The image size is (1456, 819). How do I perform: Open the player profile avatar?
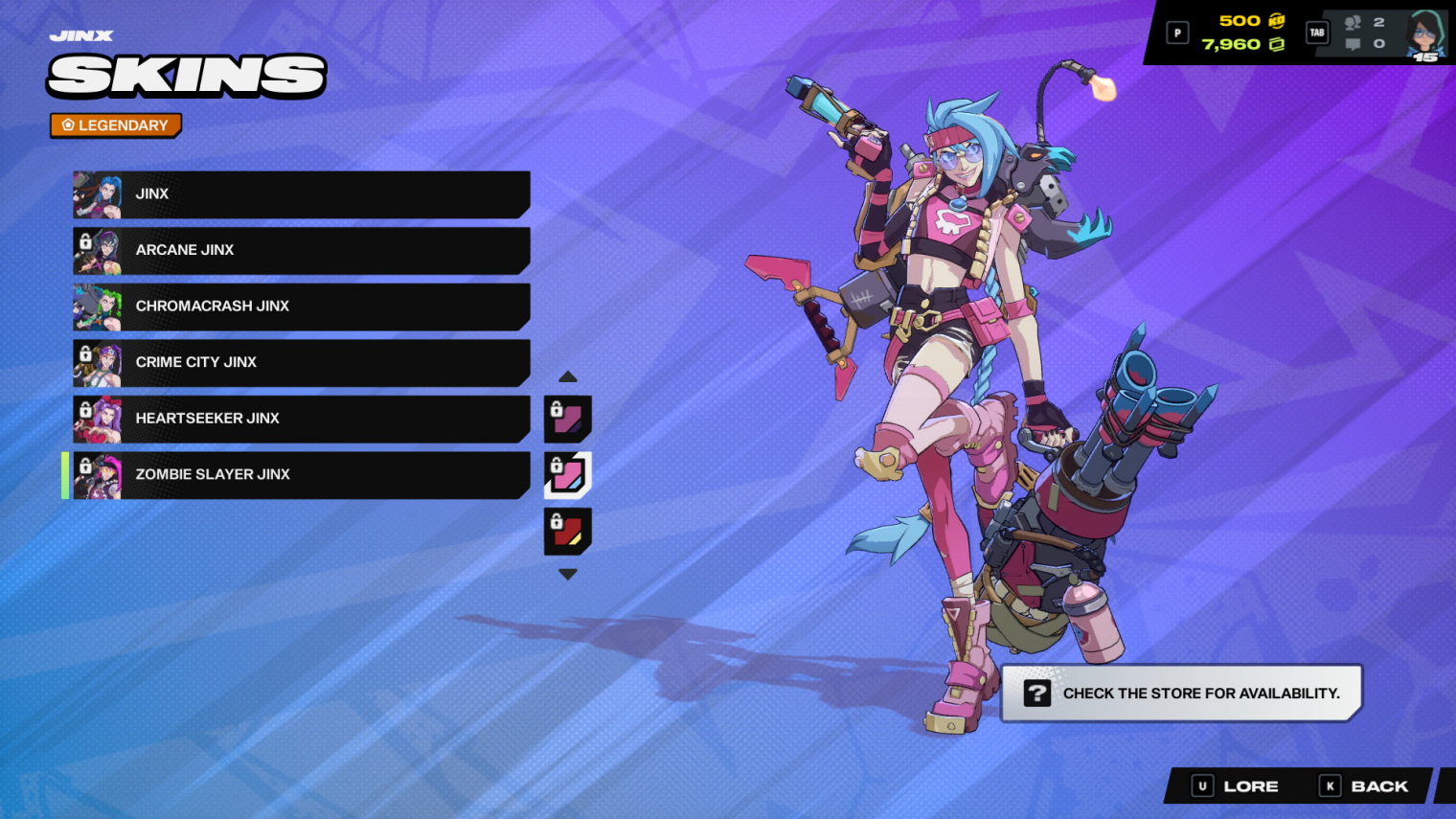(1425, 35)
